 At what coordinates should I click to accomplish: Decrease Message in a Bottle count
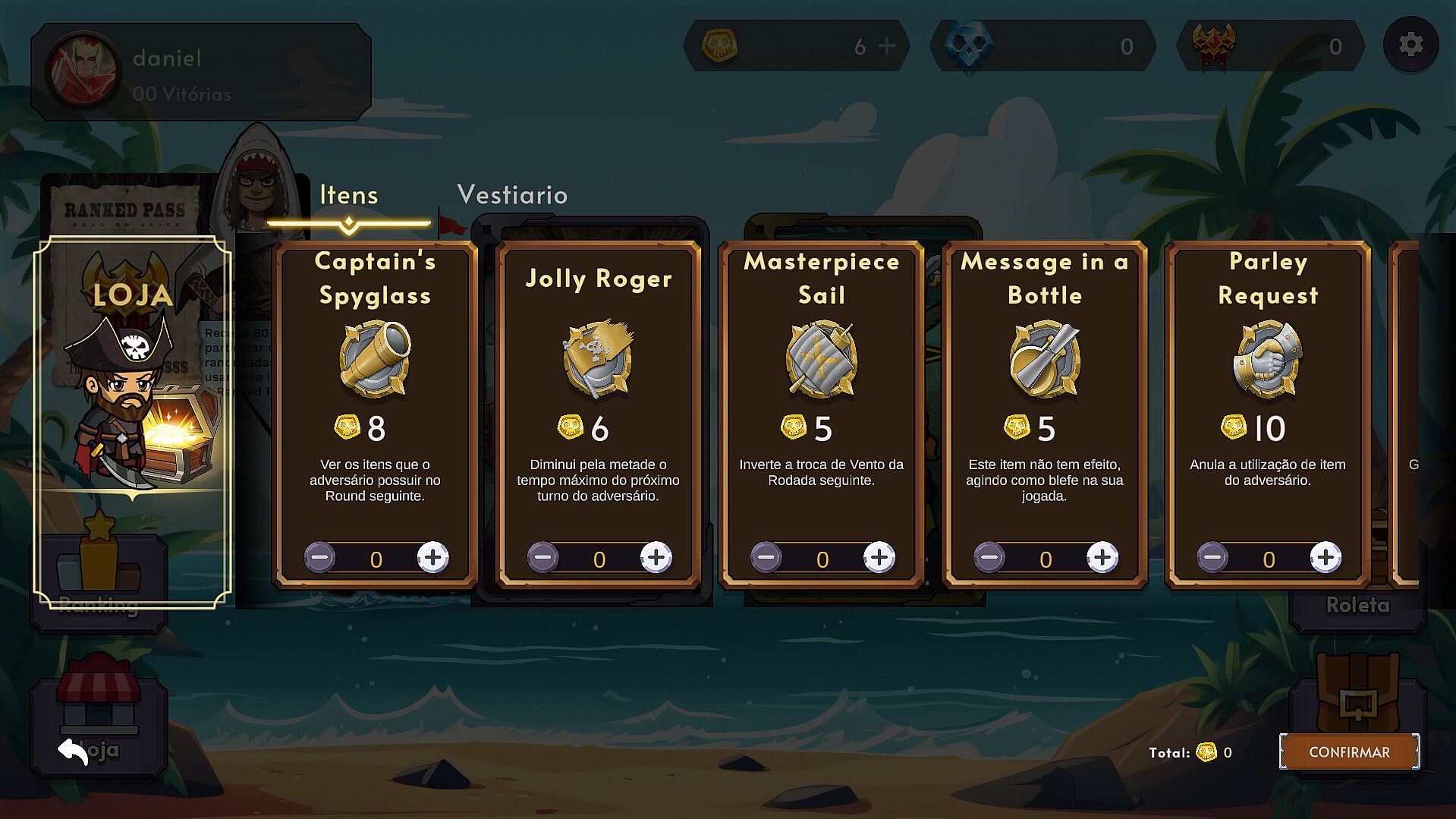(989, 558)
